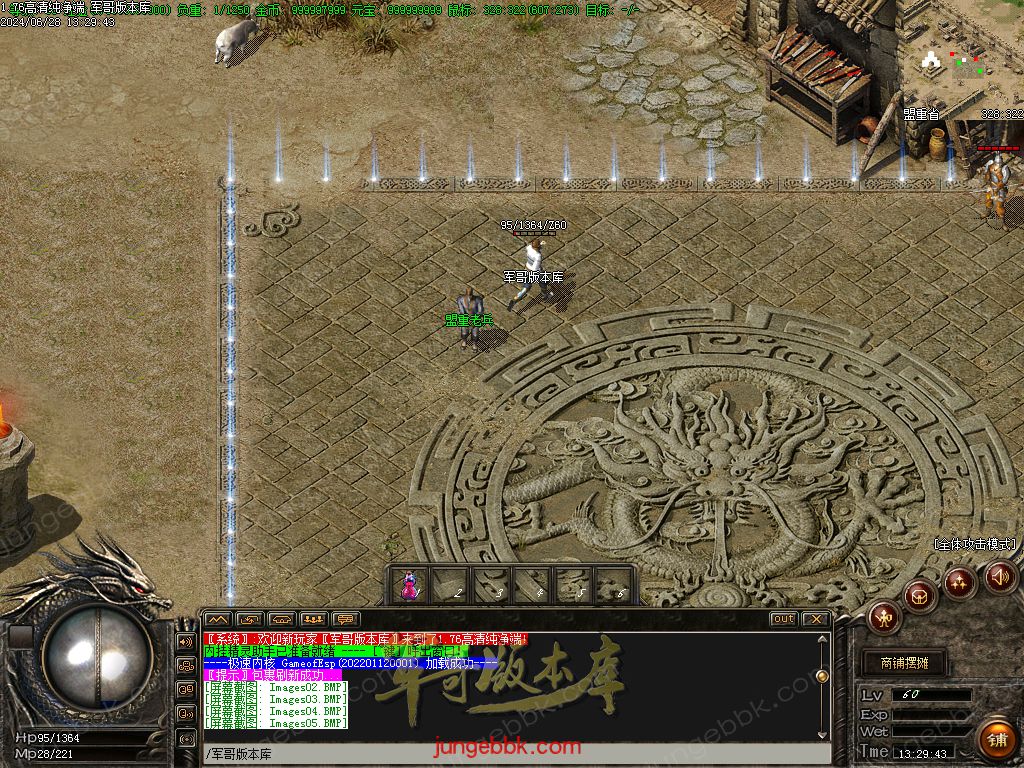This screenshot has height=768, width=1024.
Task: Open the skills via the three-sparkles button
Action: click(960, 582)
